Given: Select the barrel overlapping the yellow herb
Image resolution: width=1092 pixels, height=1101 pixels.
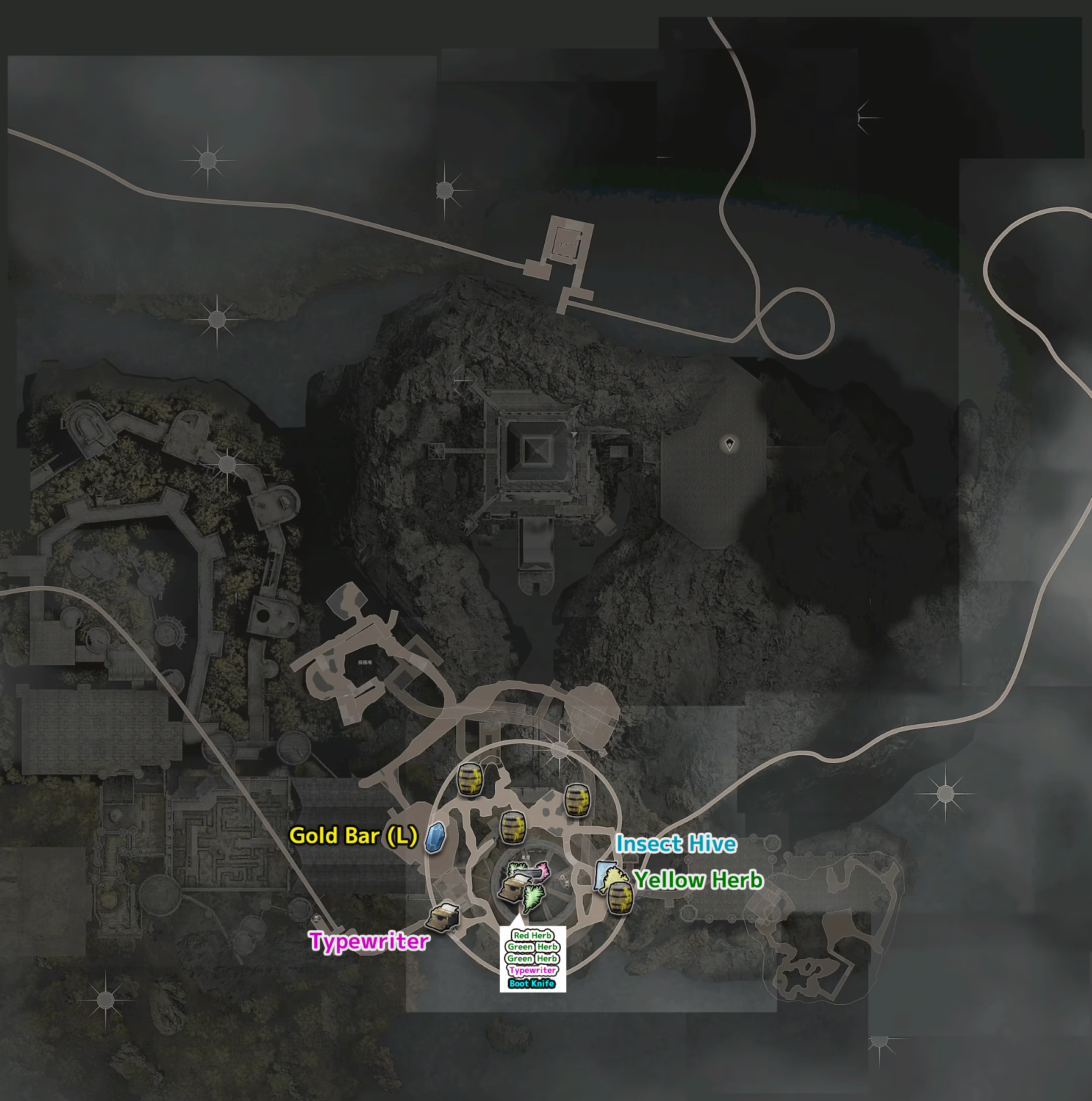Looking at the screenshot, I should pyautogui.click(x=620, y=898).
